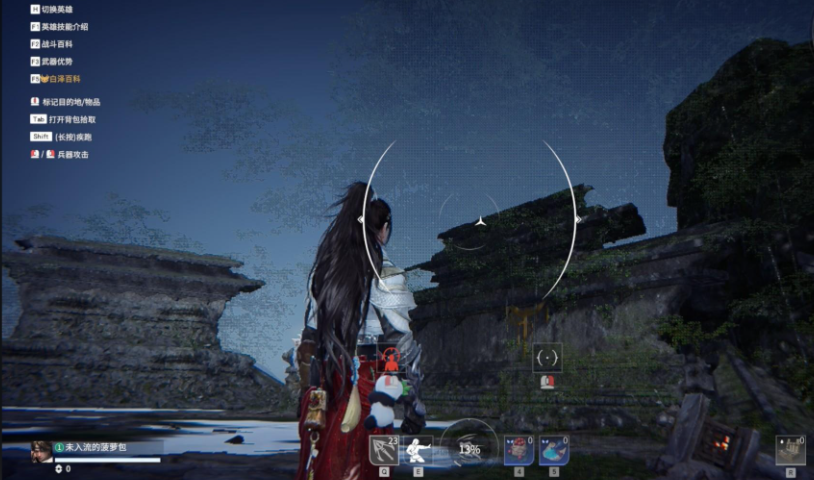Viewport: 814px width, 480px height.
Task: Activate the ultimate ability at 13% charge
Action: pyautogui.click(x=468, y=449)
